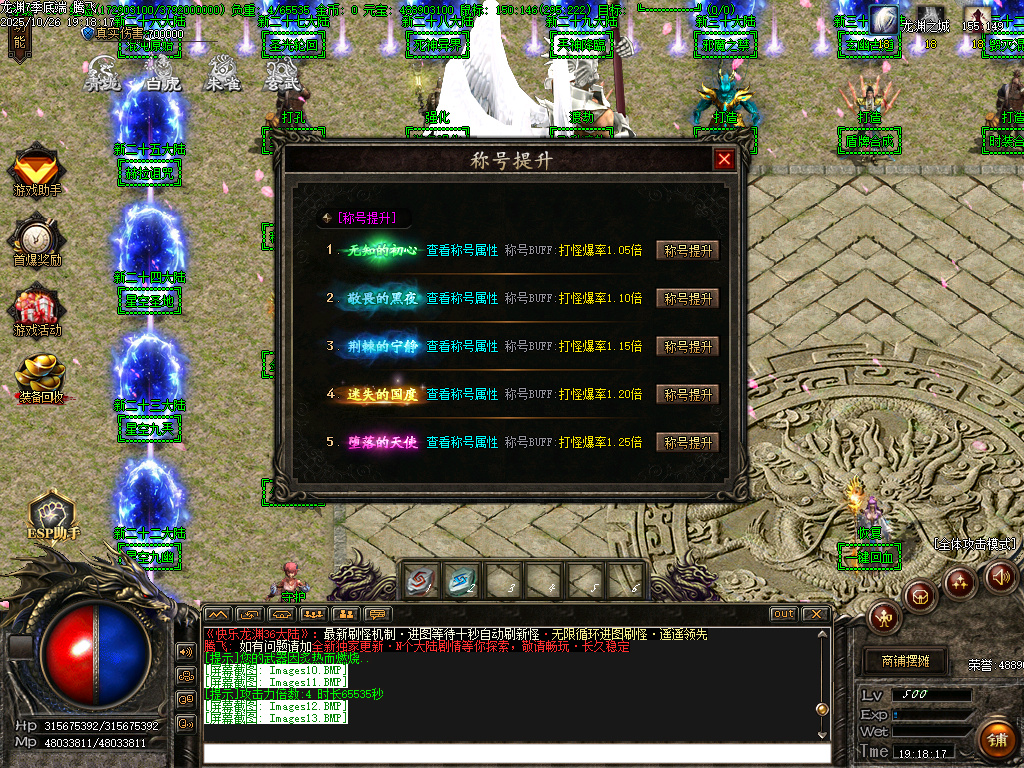Click 称号提升 for the 敬畏的黑夜 title
Viewport: 1024px width, 768px height.
pyautogui.click(x=687, y=299)
